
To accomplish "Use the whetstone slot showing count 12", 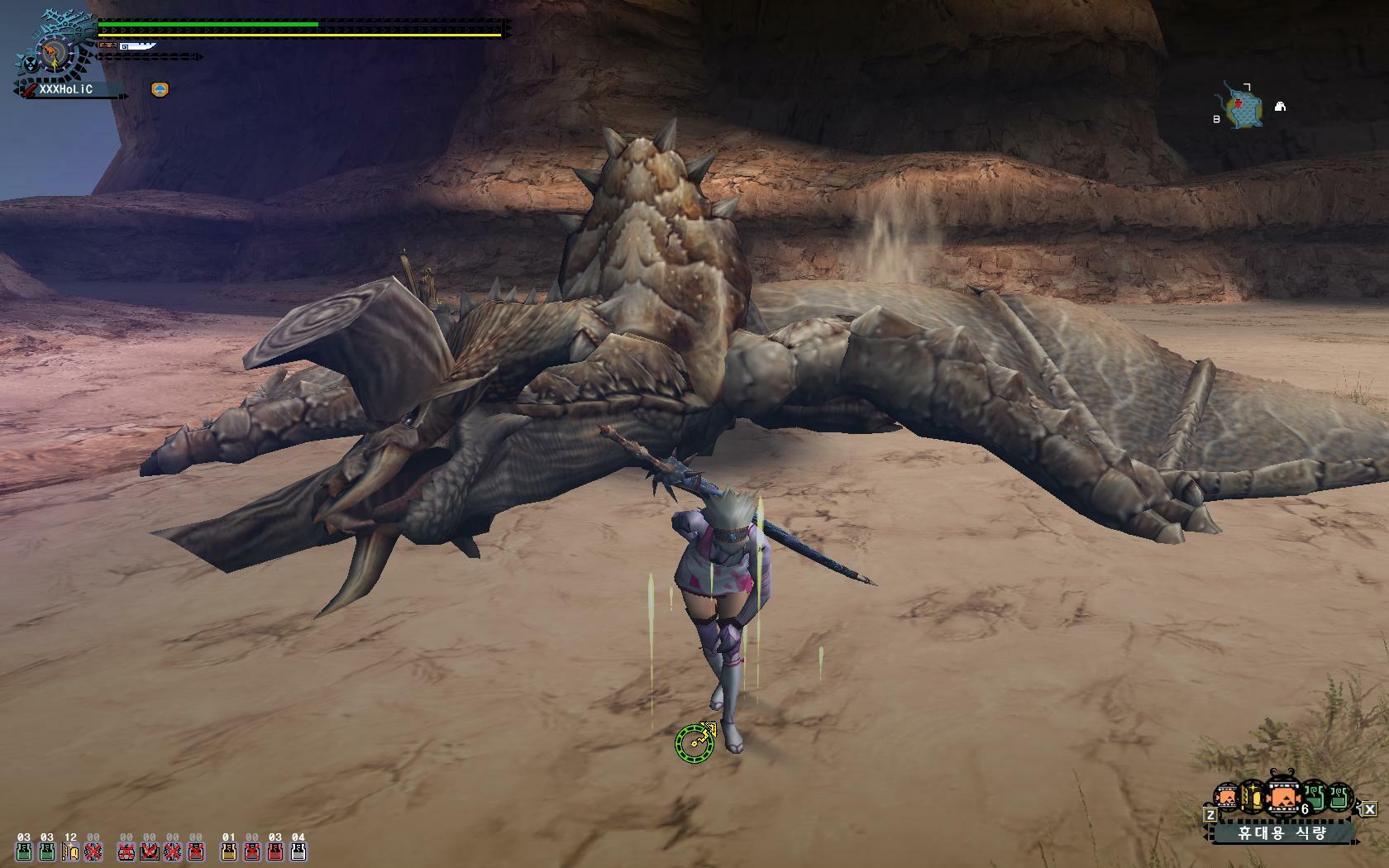I will coord(70,851).
